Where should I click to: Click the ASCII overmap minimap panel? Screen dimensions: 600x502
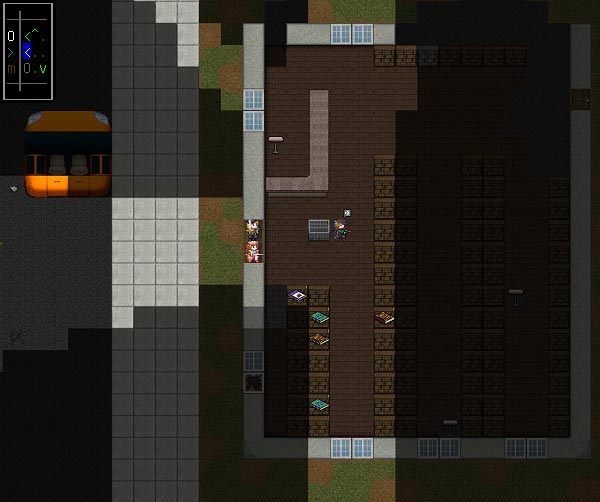(27, 51)
